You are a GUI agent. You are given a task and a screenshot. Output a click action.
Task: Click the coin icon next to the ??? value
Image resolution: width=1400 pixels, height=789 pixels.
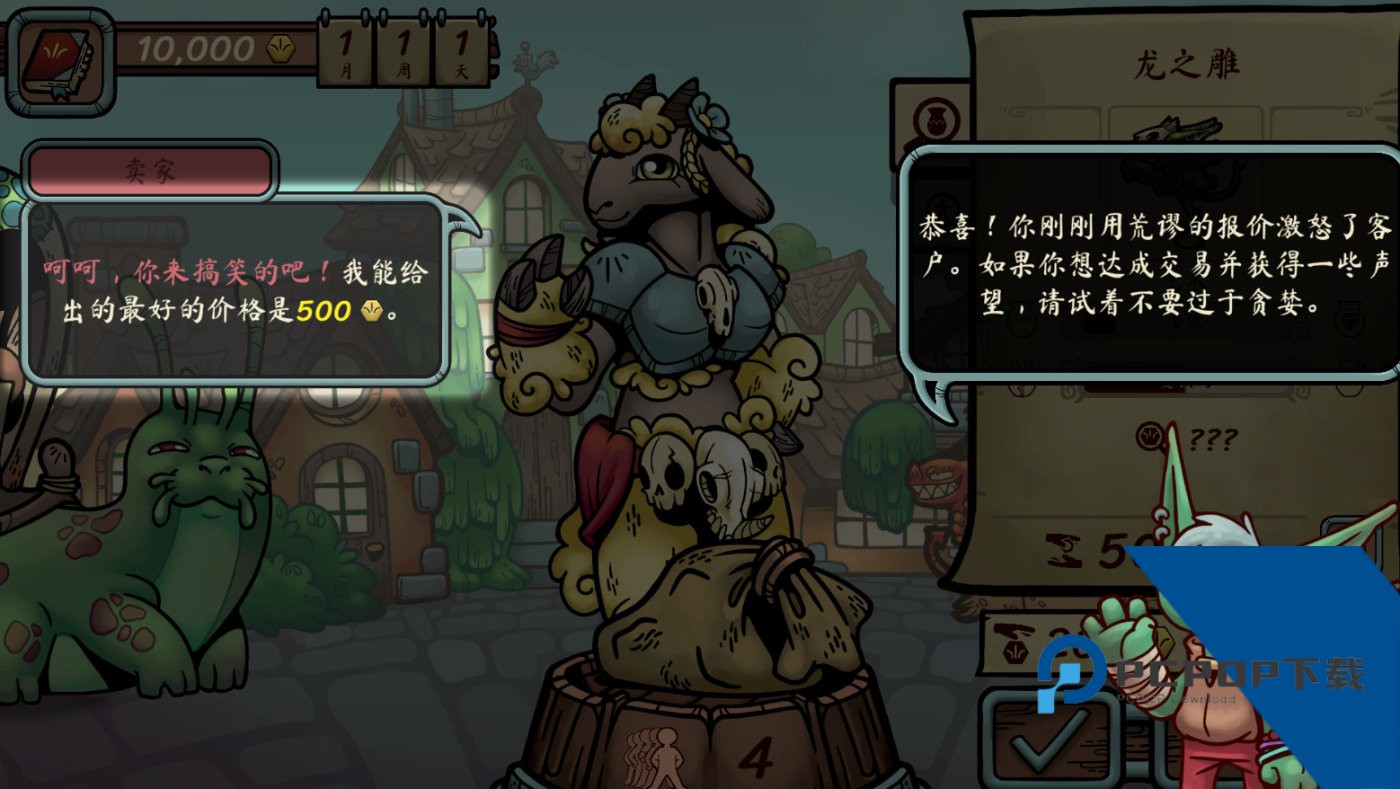1150,437
